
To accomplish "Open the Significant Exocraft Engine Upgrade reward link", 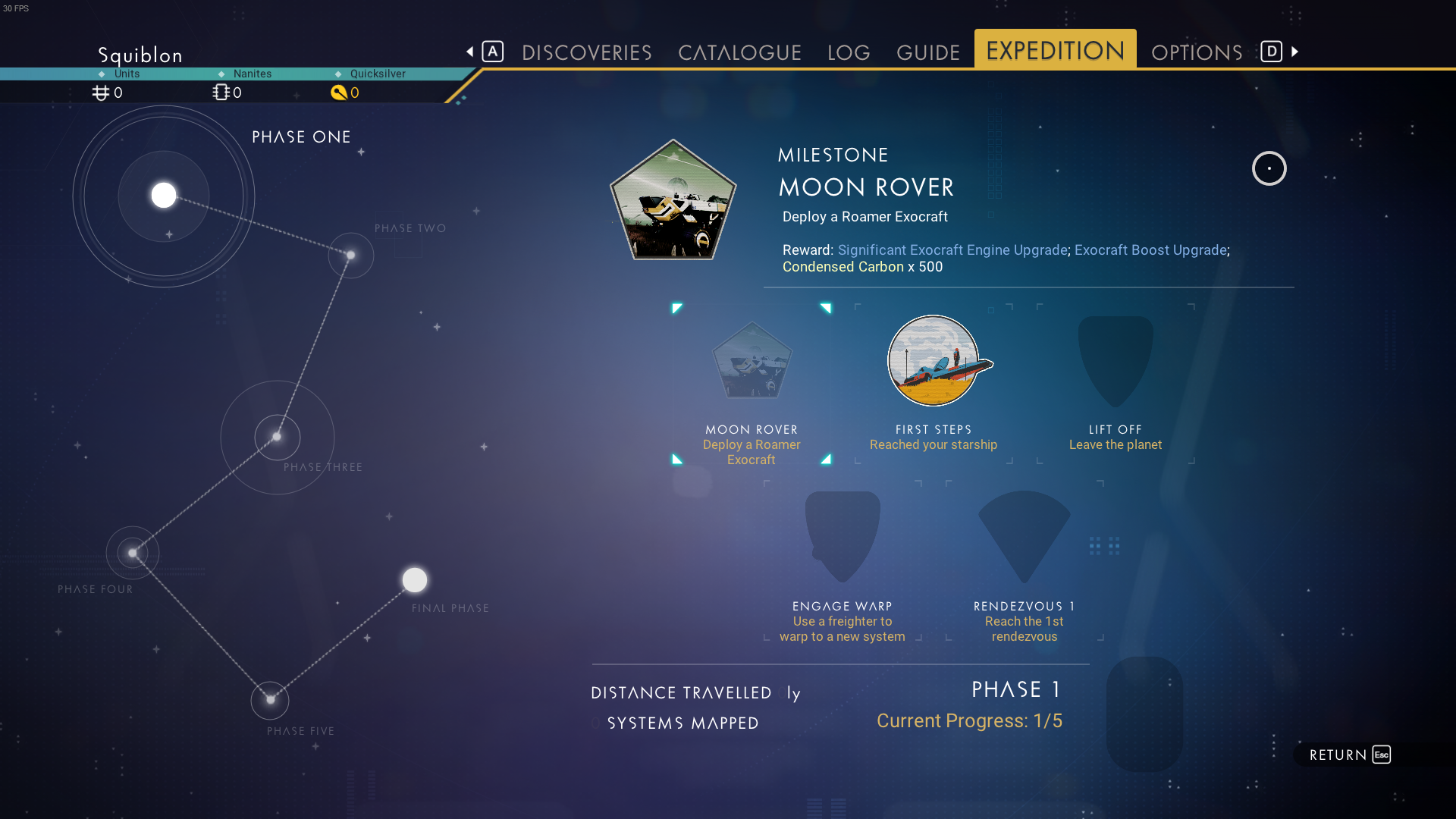I will click(951, 249).
